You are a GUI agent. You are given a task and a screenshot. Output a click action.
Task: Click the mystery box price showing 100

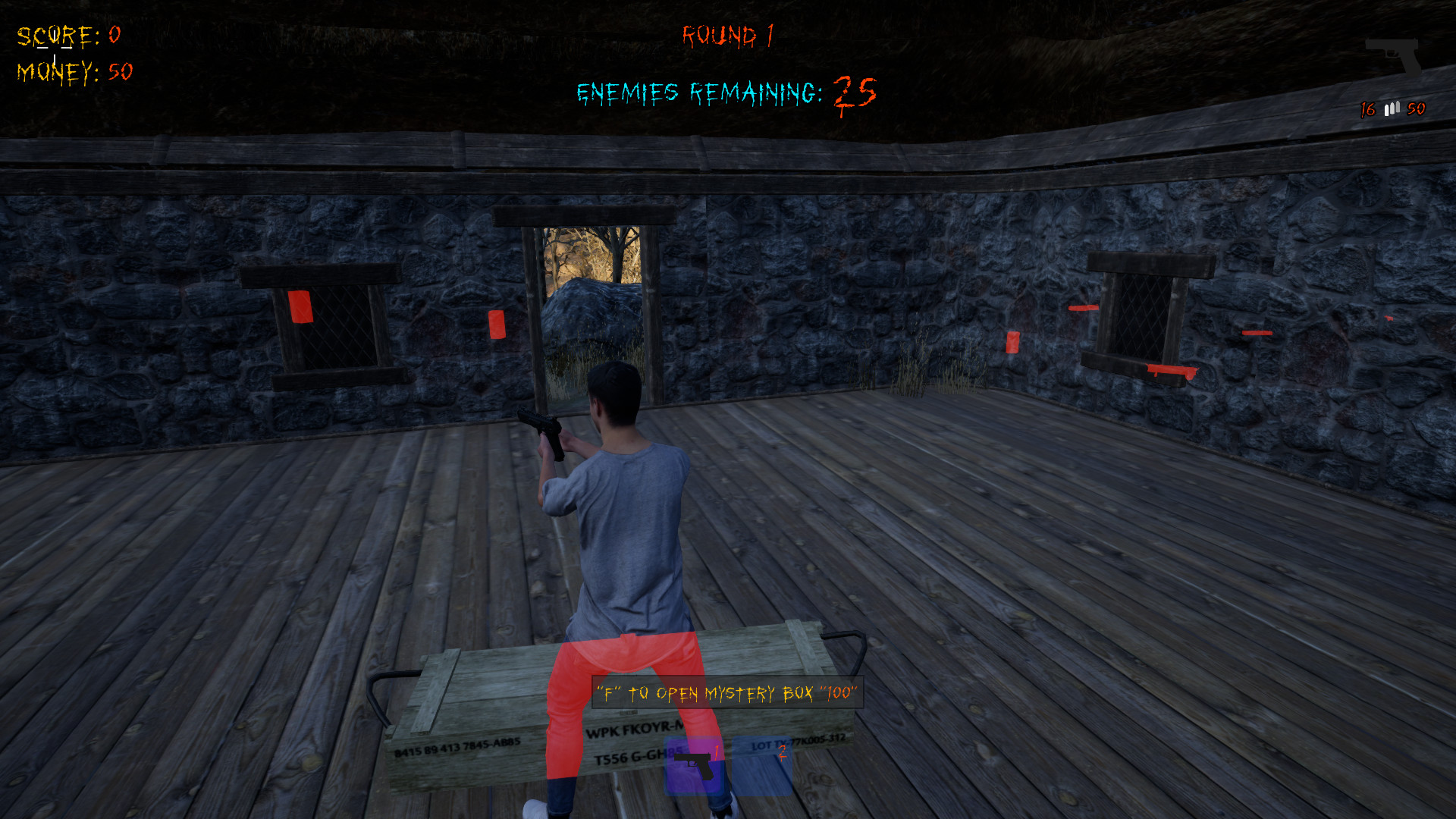(x=836, y=692)
